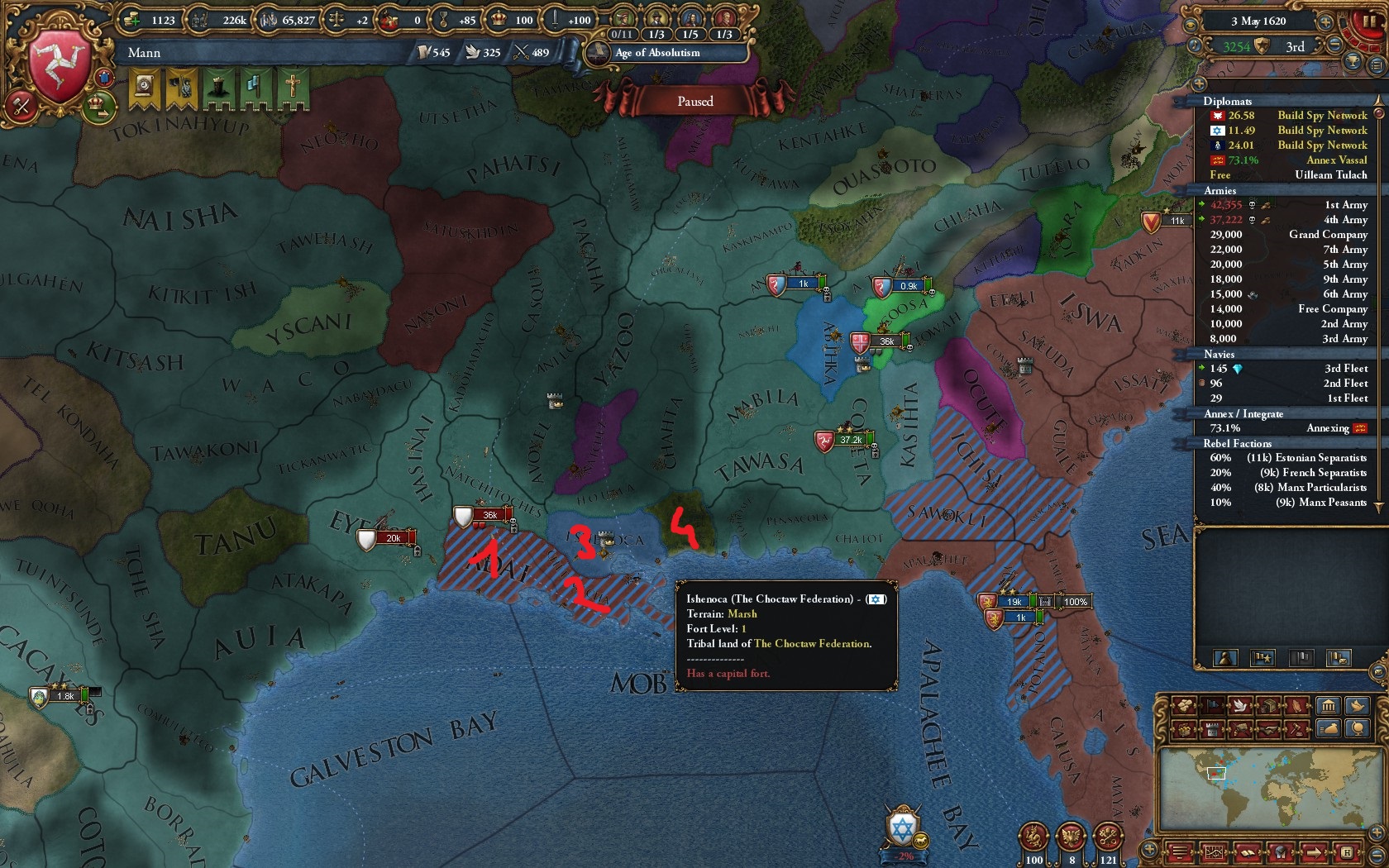Click the yellow cross alert banner

292,88
